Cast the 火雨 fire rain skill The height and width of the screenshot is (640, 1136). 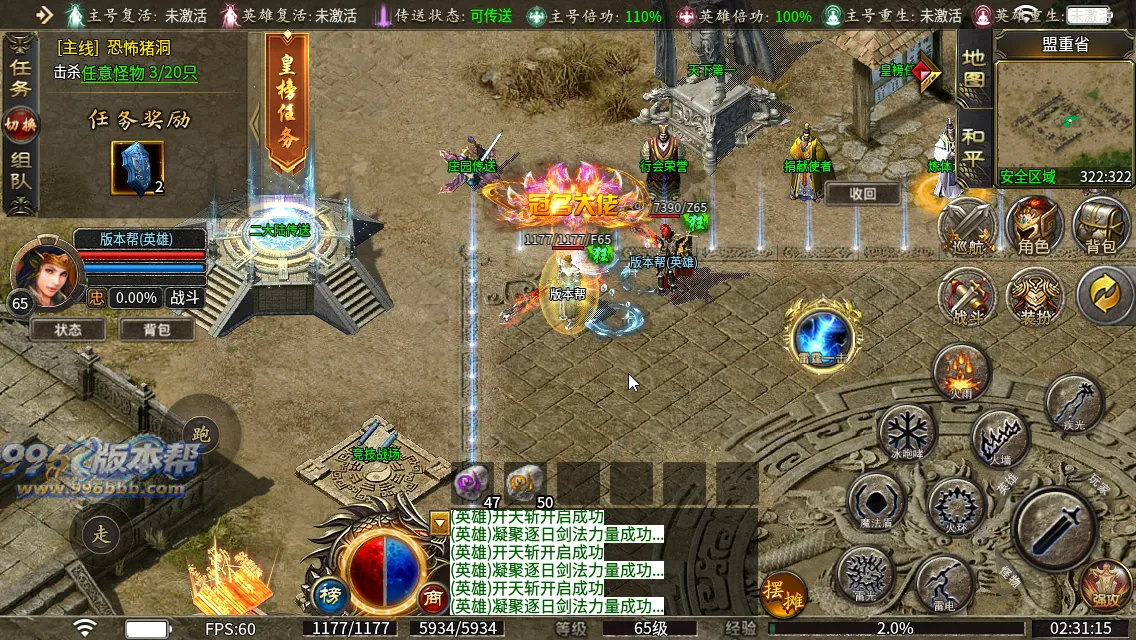960,371
